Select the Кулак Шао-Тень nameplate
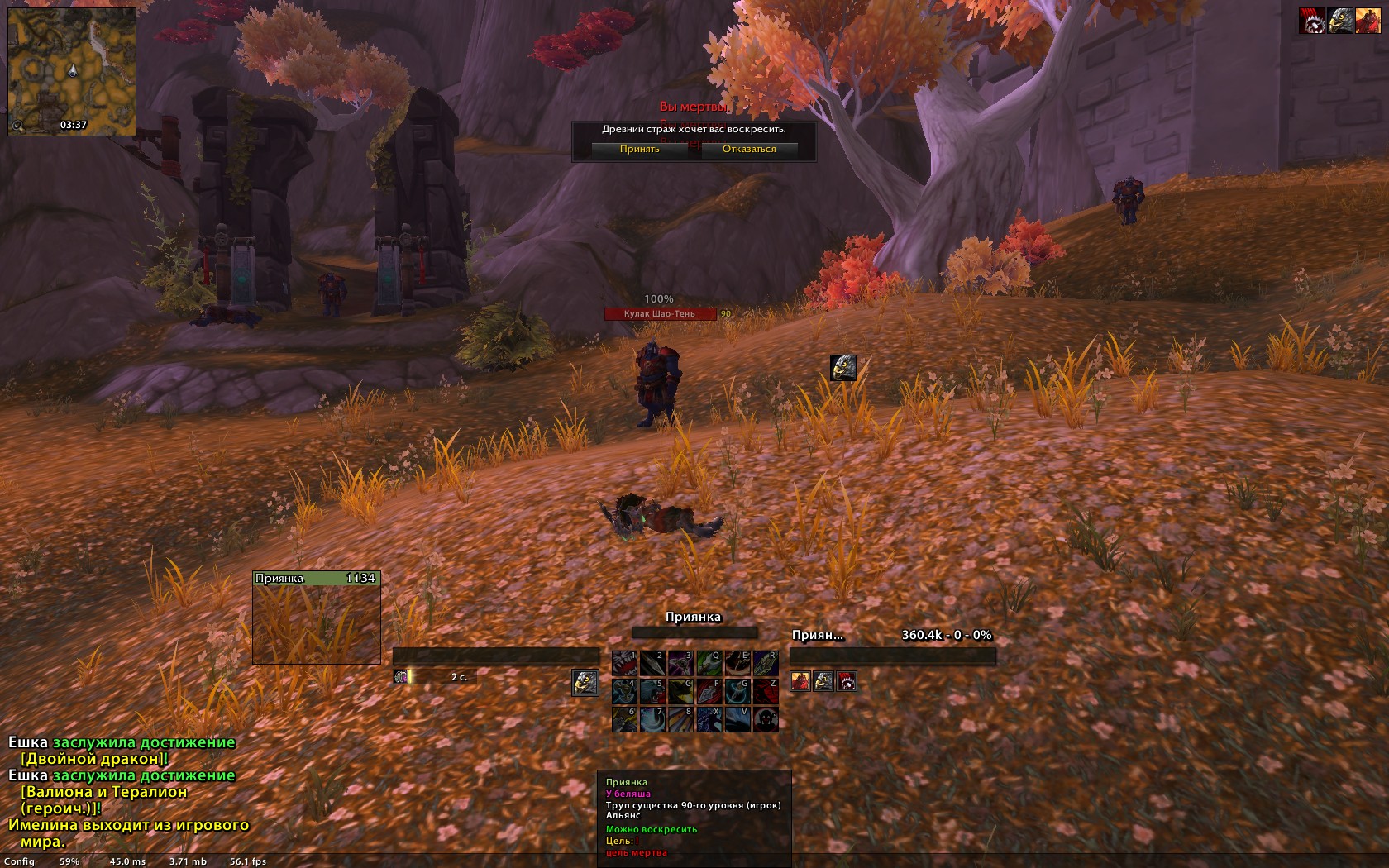The width and height of the screenshot is (1389, 868). 660,314
